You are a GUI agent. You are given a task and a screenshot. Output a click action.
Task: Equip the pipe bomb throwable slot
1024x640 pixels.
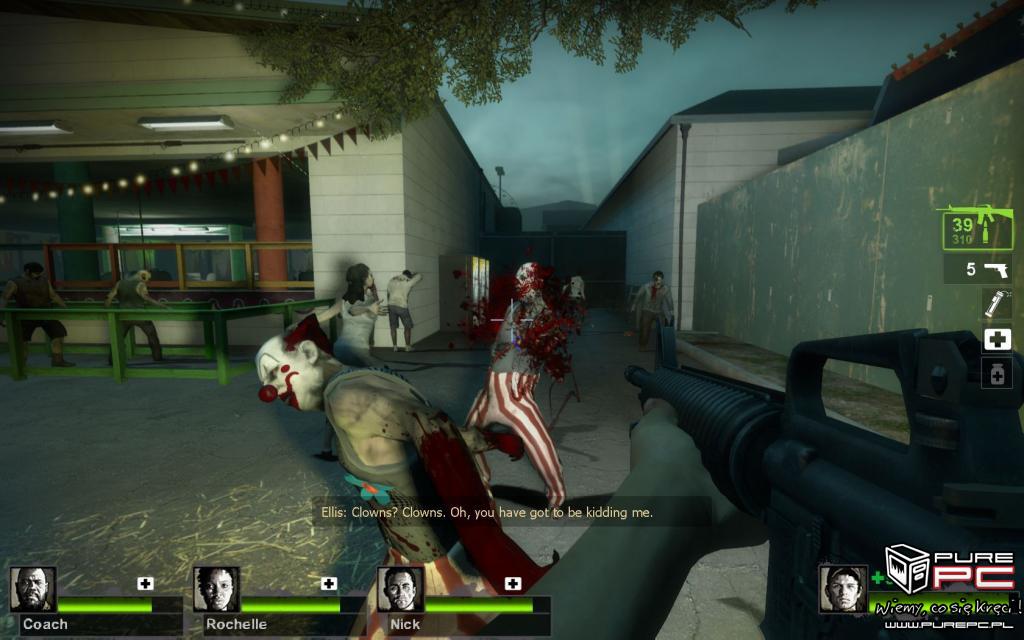click(x=996, y=303)
